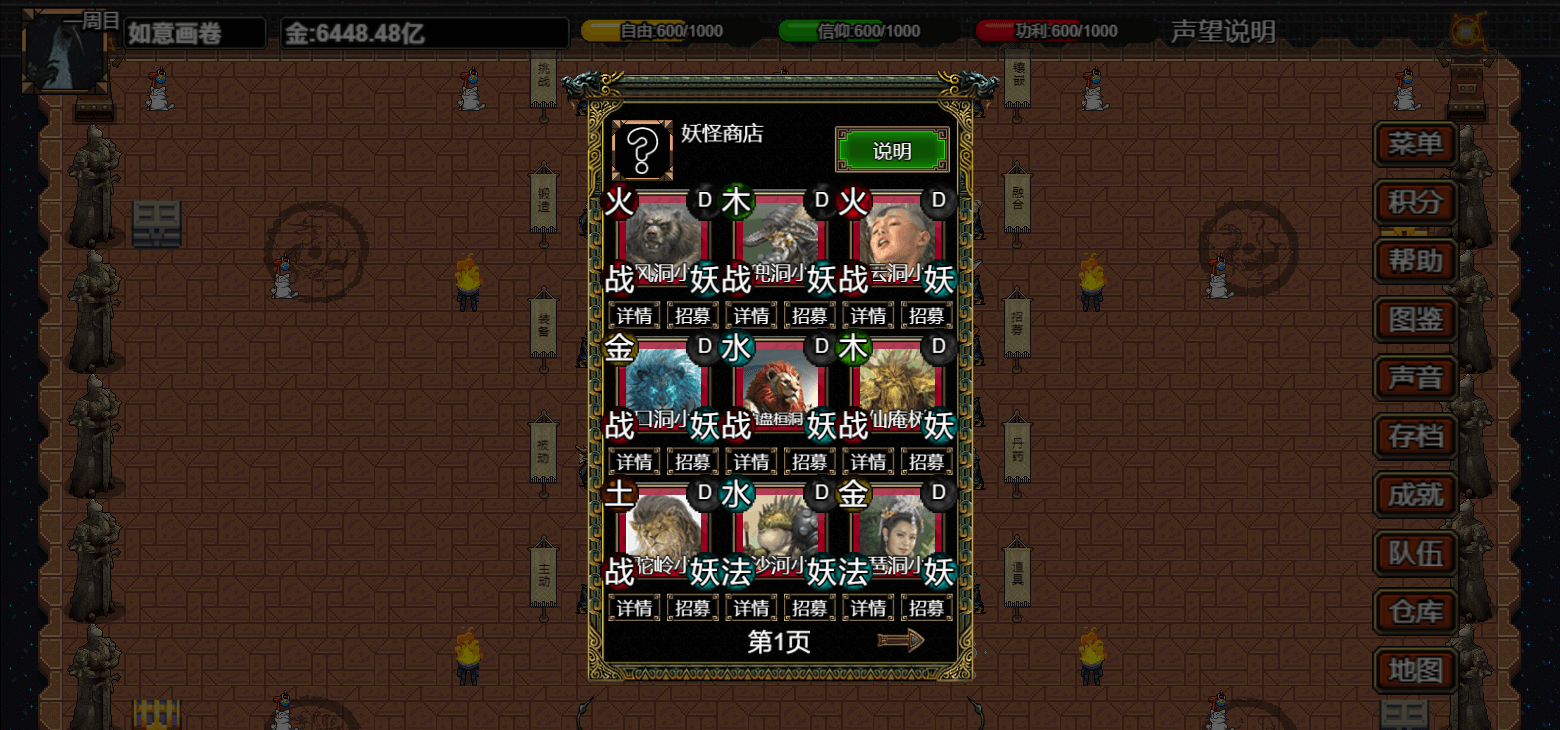Image resolution: width=1560 pixels, height=730 pixels.
Task: Open the 帮助 help panel
Action: pyautogui.click(x=1416, y=260)
